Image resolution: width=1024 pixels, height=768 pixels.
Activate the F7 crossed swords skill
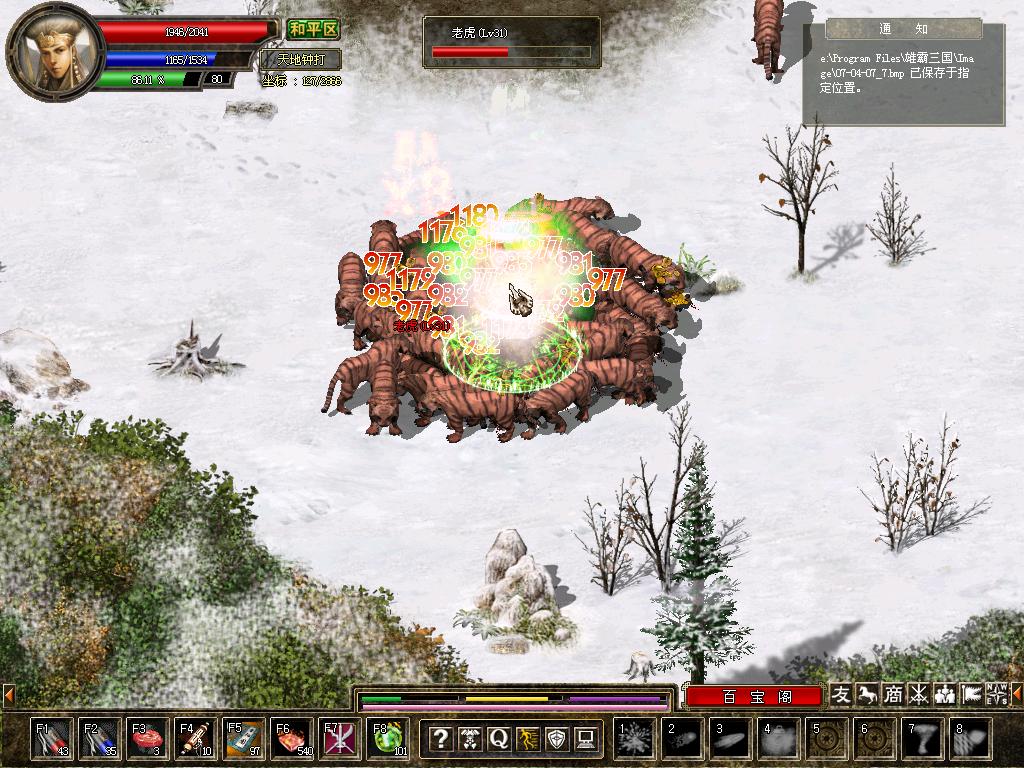point(338,738)
